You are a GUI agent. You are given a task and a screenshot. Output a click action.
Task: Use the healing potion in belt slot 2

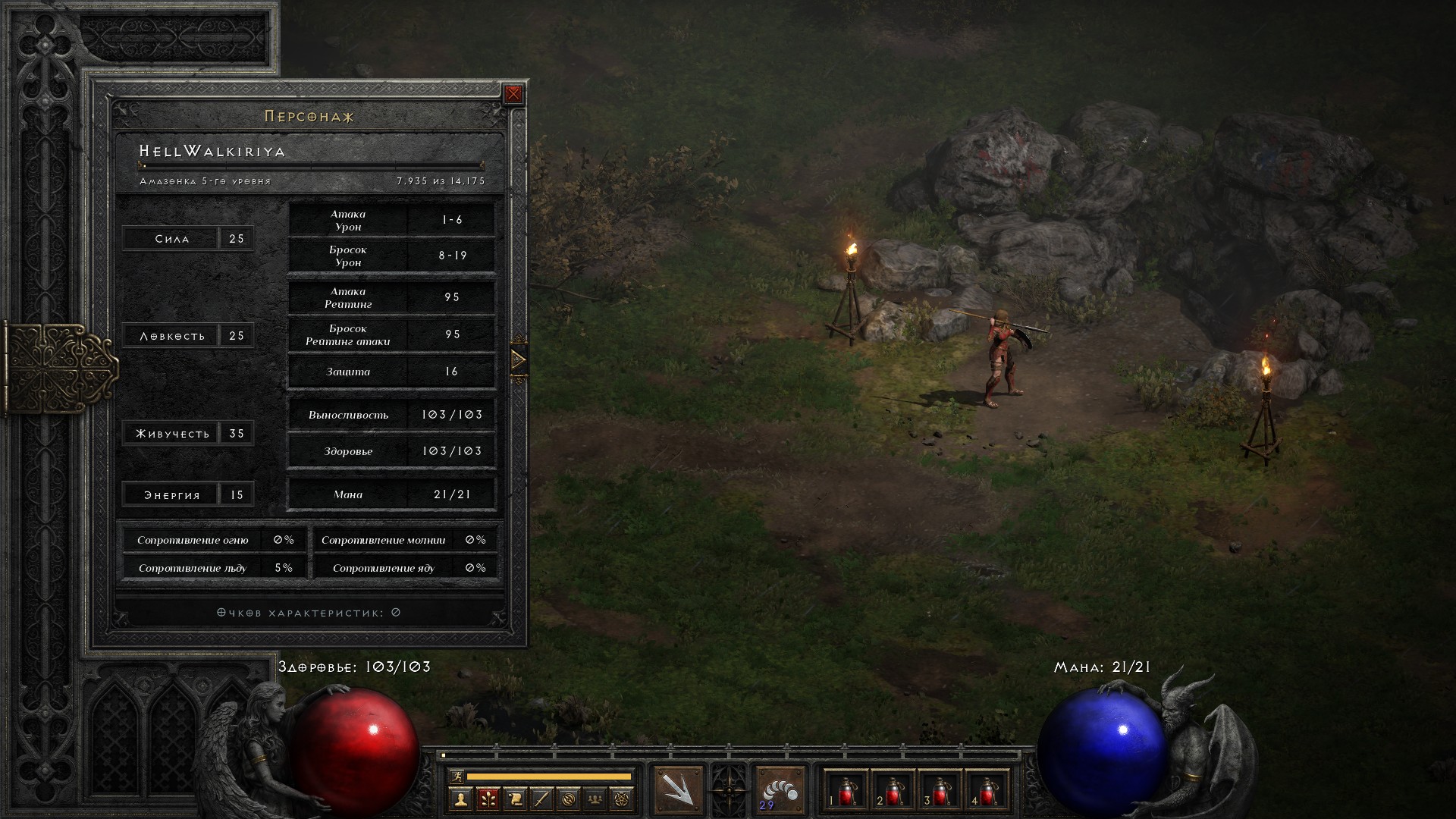(893, 791)
